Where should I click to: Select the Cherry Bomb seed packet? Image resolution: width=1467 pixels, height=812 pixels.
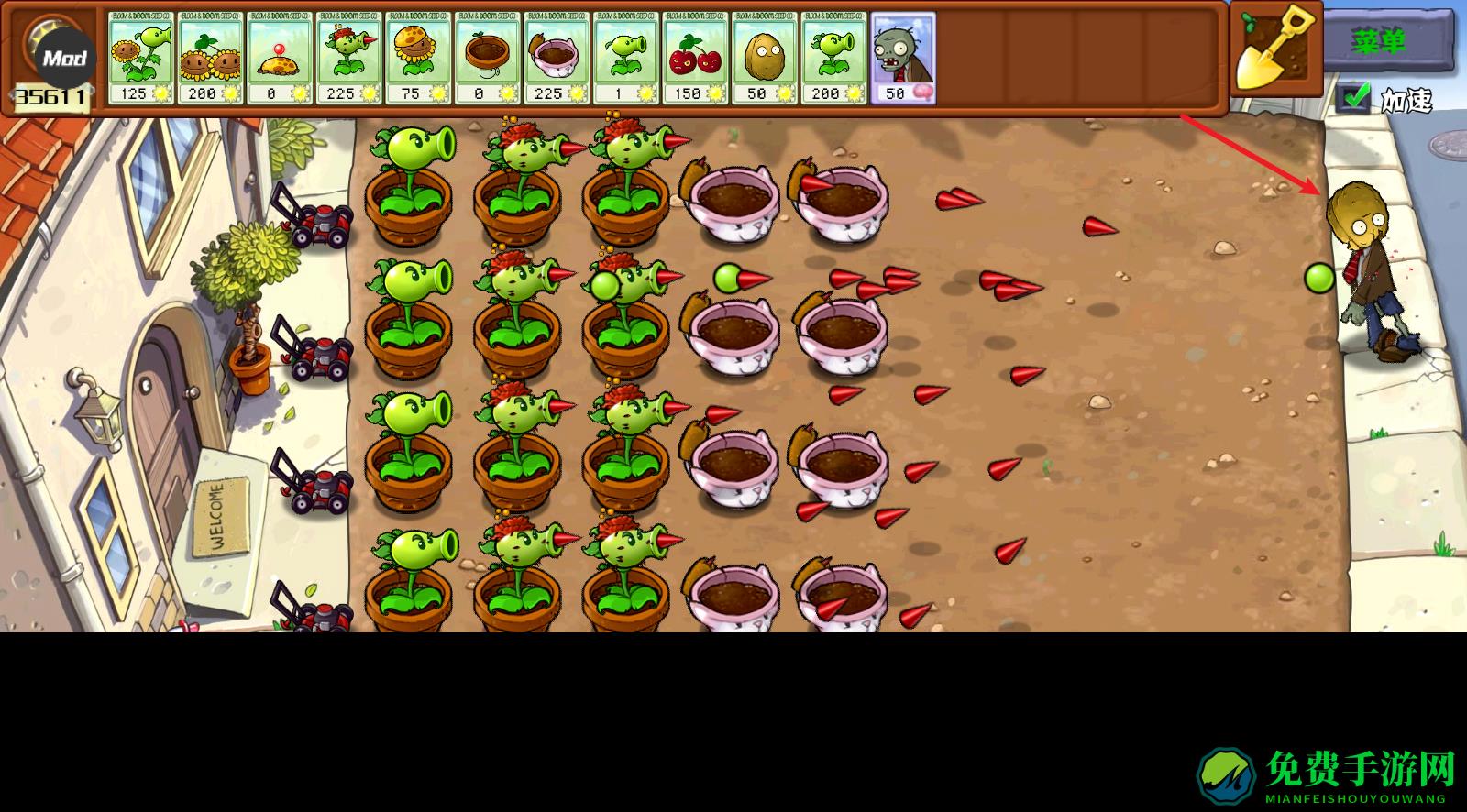pos(696,57)
